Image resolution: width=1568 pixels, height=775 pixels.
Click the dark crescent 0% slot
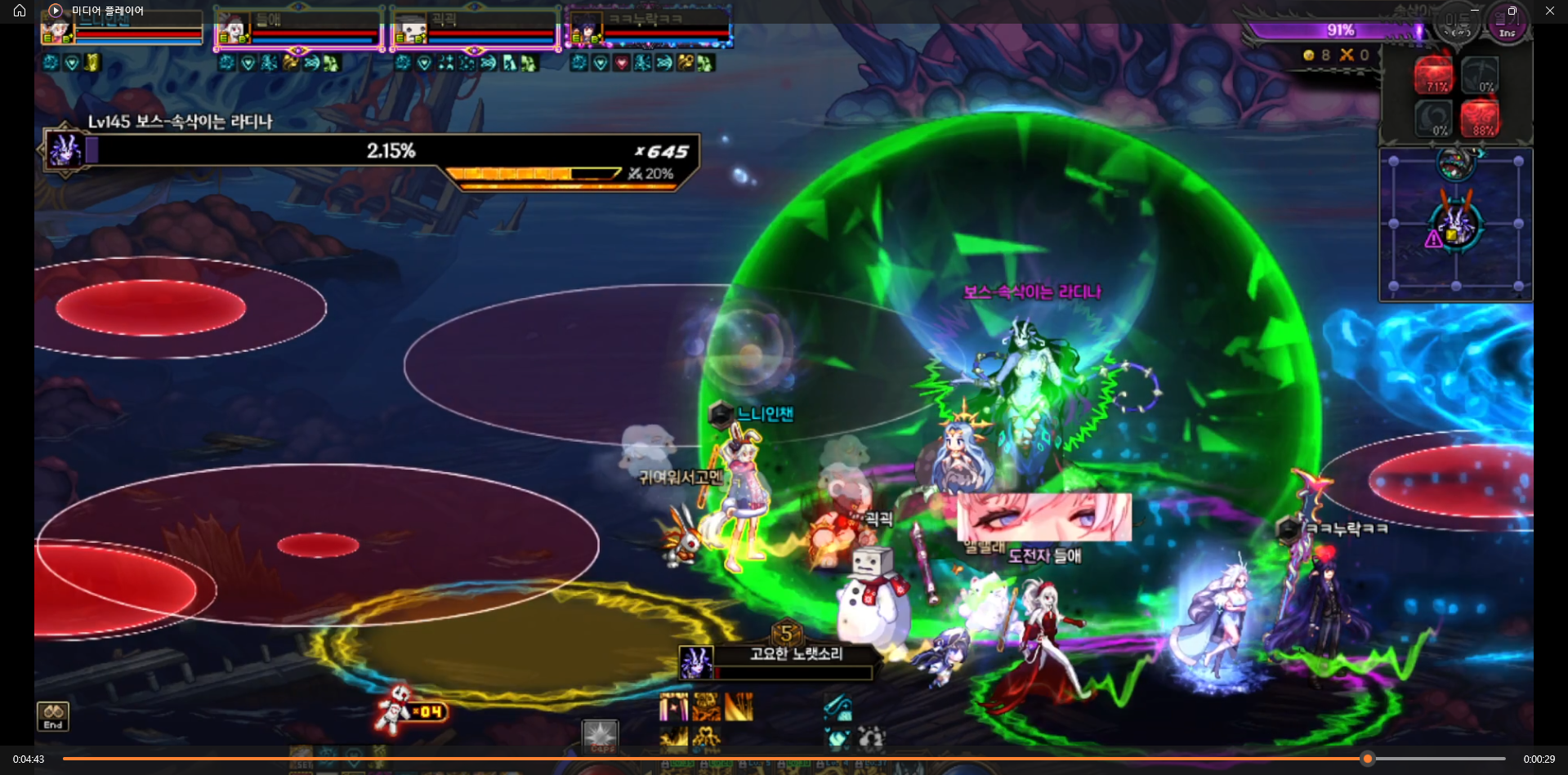[1434, 118]
